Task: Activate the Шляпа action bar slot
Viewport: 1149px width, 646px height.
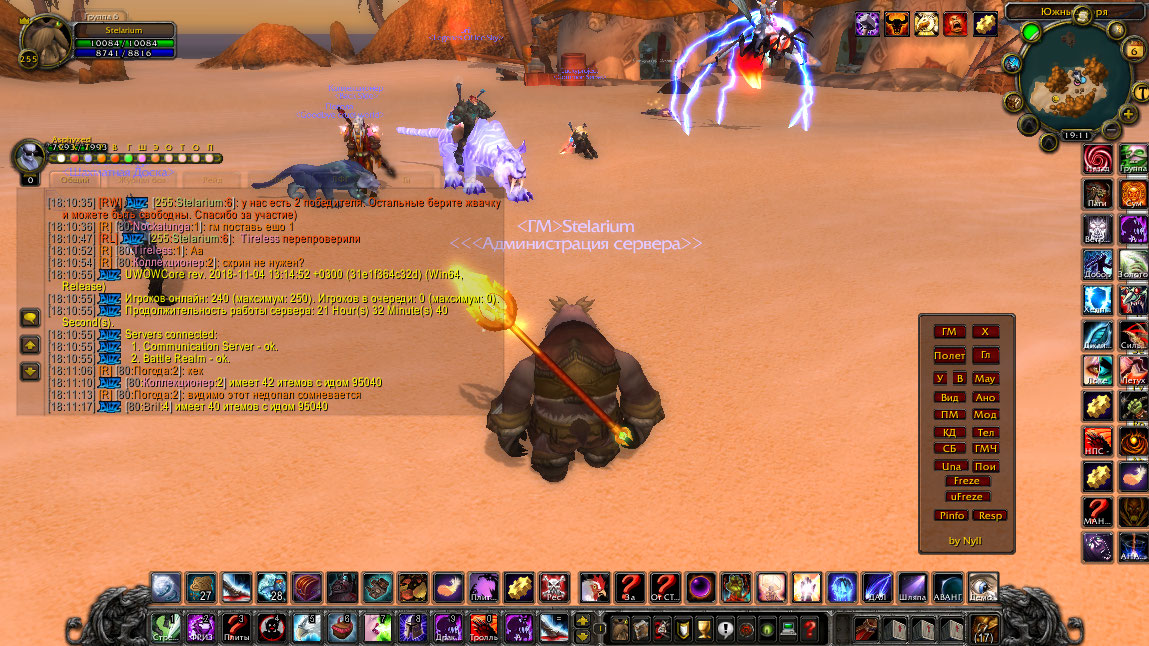Action: pos(911,587)
